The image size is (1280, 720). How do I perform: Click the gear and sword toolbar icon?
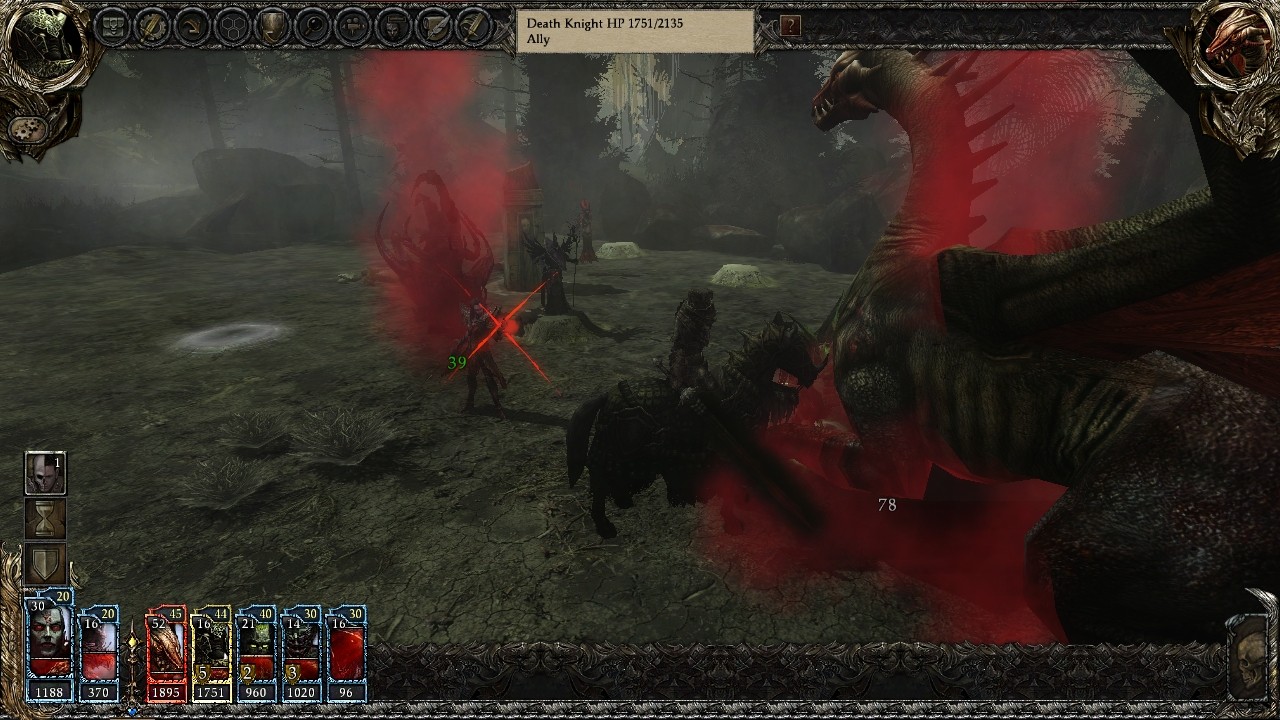tap(151, 26)
